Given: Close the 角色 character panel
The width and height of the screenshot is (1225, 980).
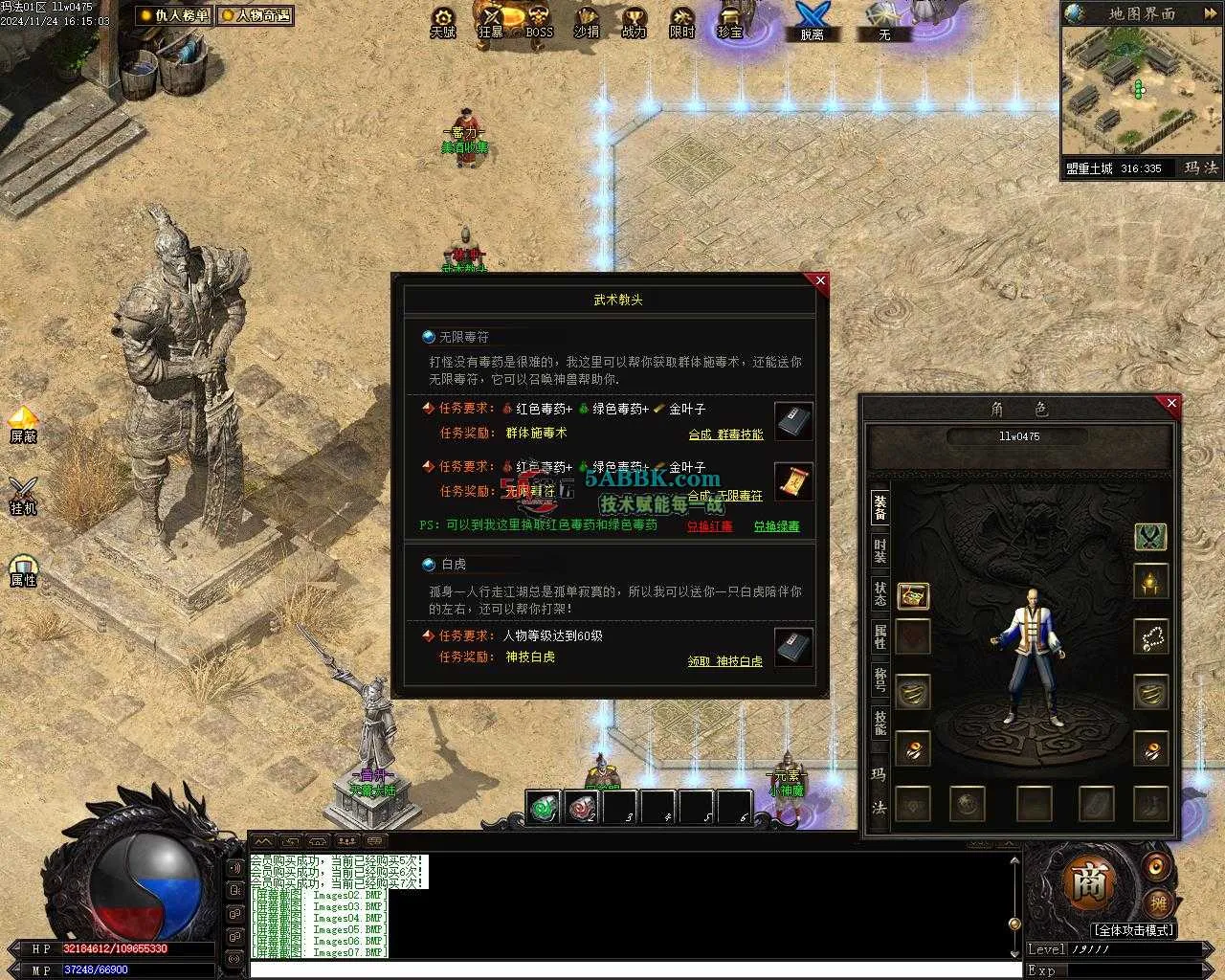Looking at the screenshot, I should pyautogui.click(x=1171, y=404).
